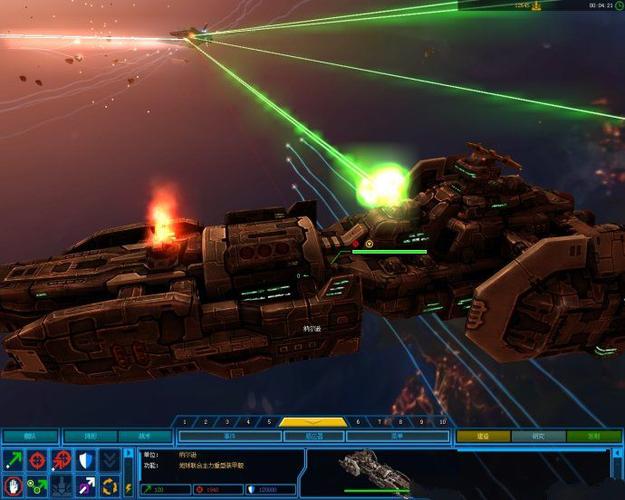Open control group tab 6
Screen dimensions: 625x500
click(x=357, y=422)
